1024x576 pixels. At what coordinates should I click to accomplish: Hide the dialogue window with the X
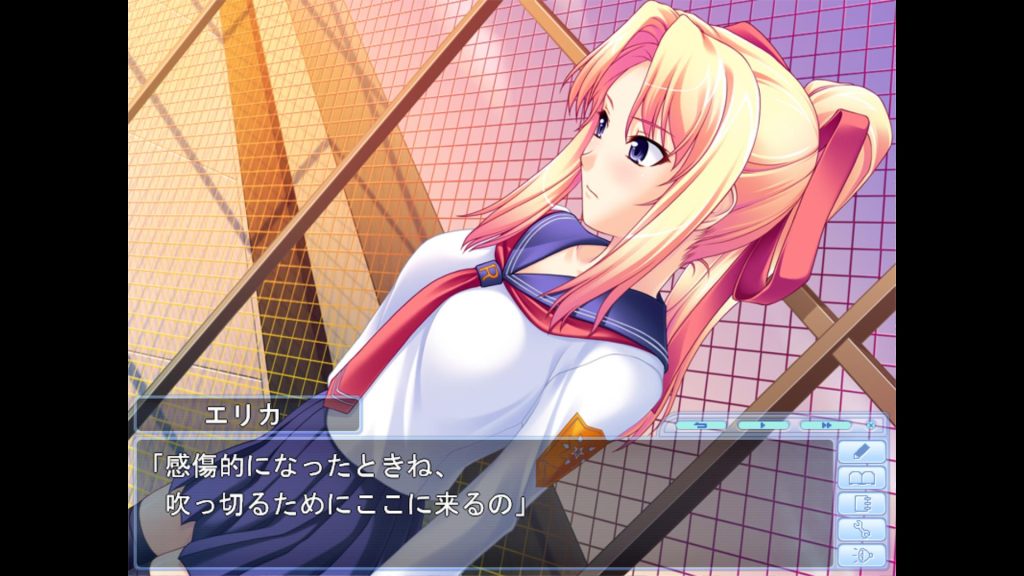click(x=870, y=425)
